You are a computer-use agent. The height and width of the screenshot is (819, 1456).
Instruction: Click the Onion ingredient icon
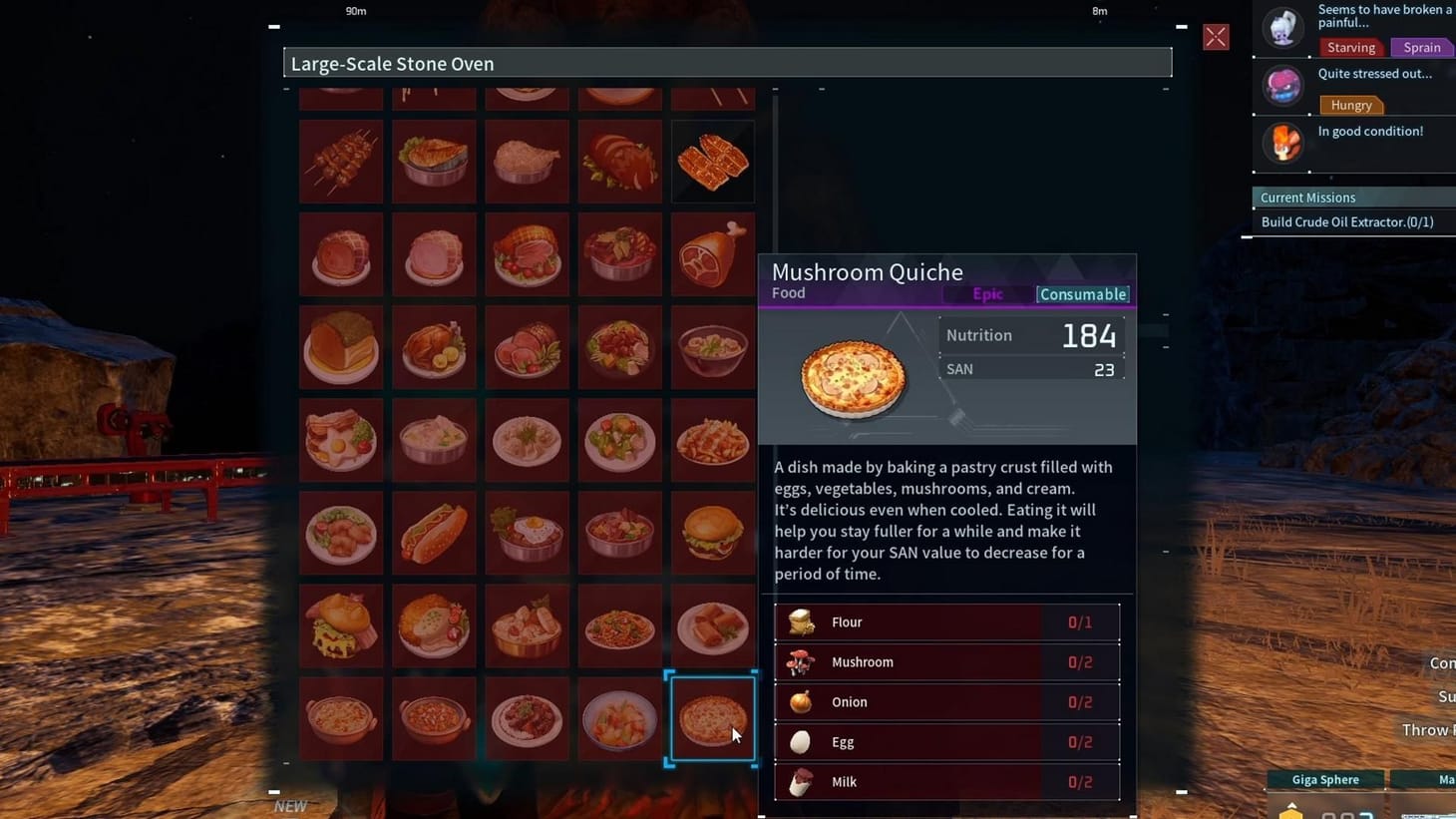pyautogui.click(x=801, y=701)
